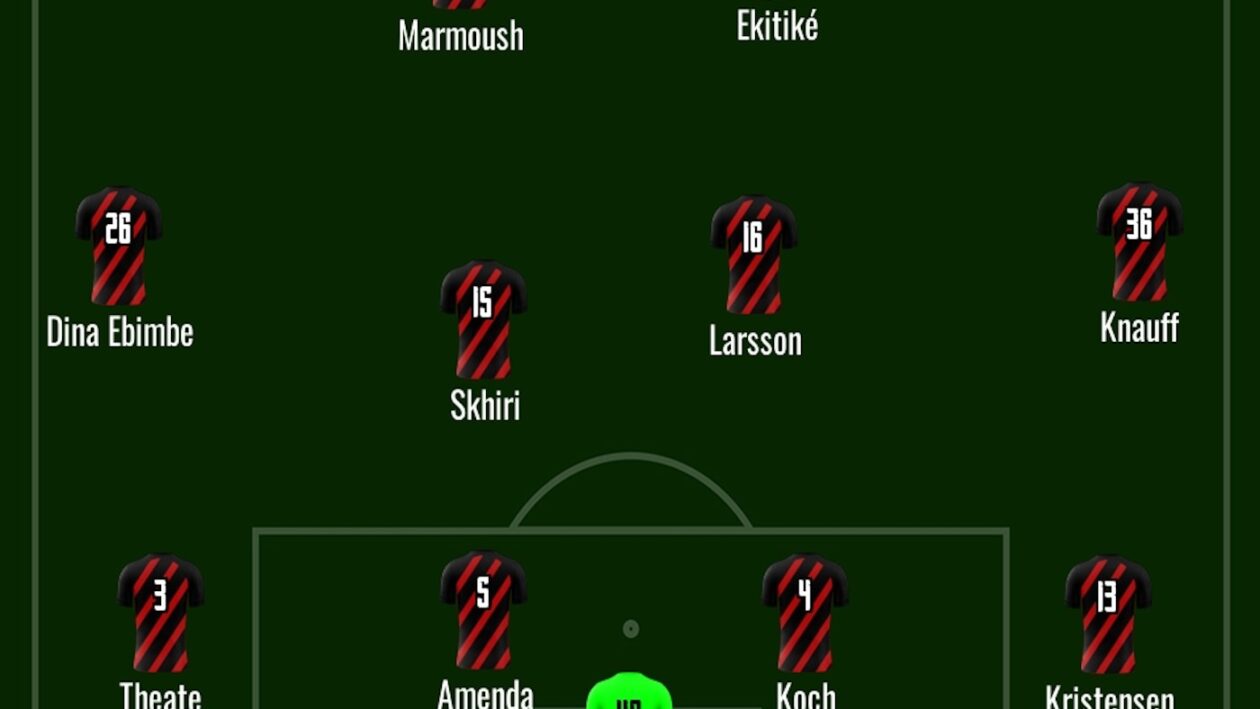Select Dina Ebimbe's number 26 shirt
Screen dimensions: 1260x709
[x=119, y=245]
